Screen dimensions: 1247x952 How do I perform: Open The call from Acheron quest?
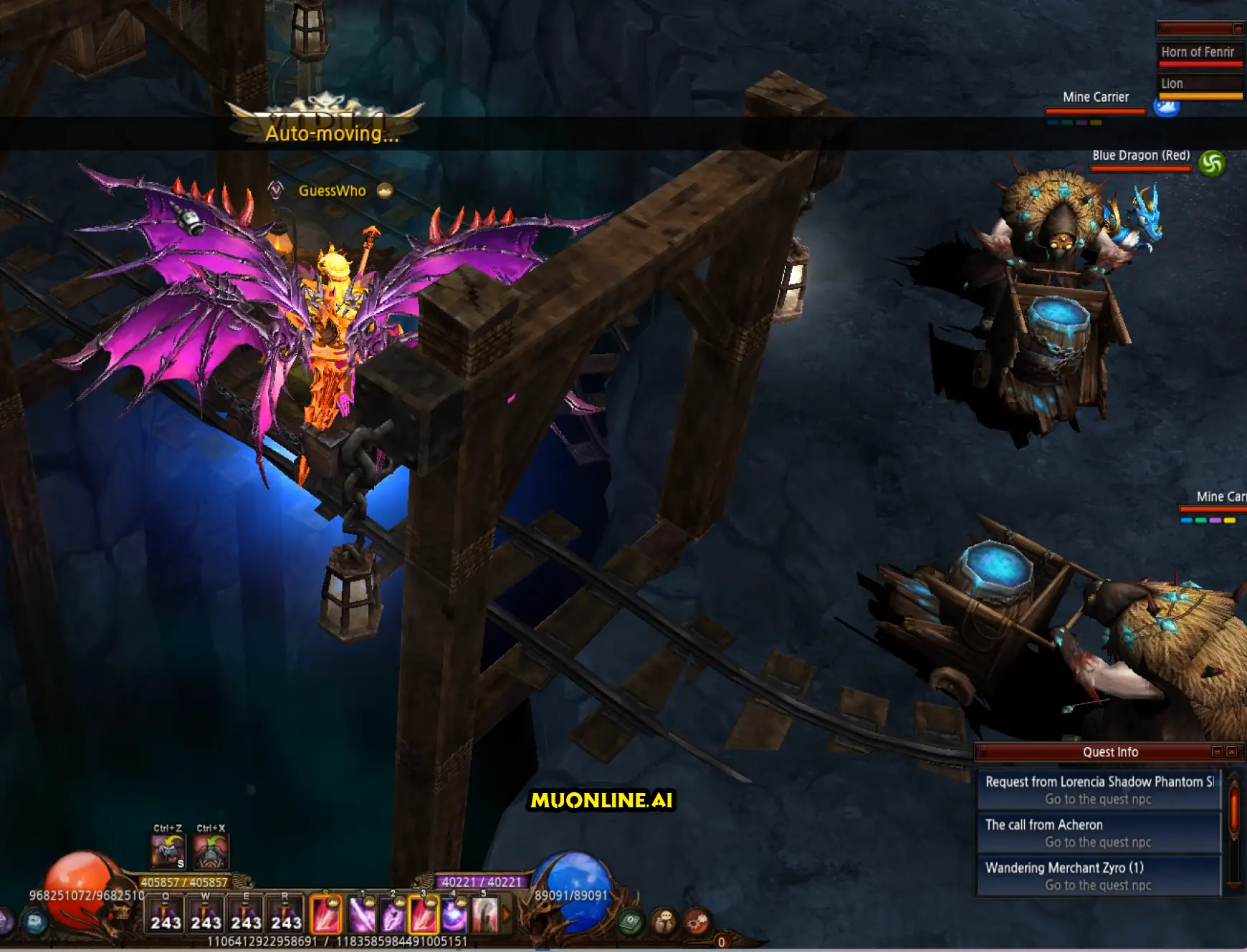[1099, 832]
